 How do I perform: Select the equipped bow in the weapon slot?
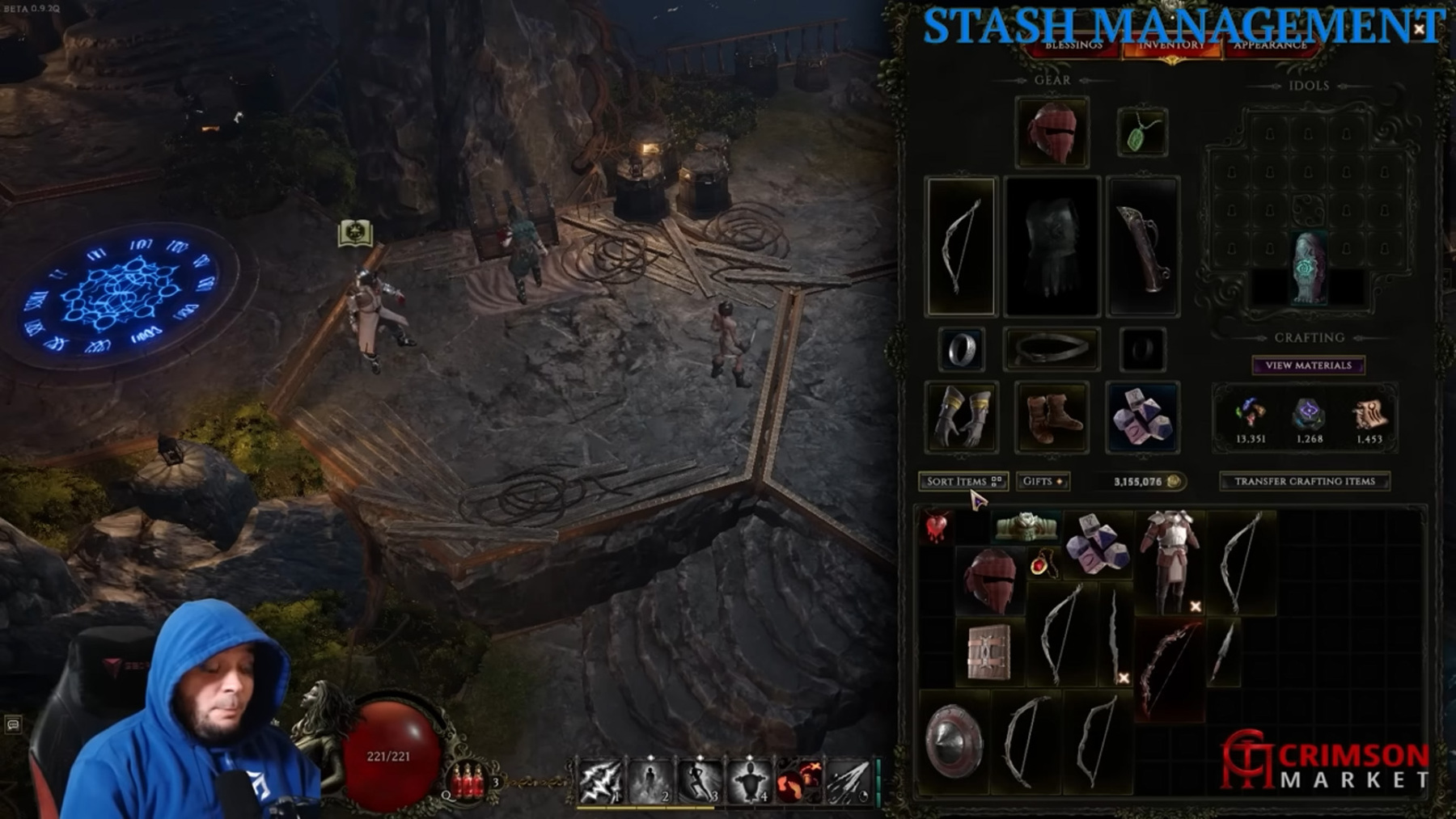click(961, 246)
